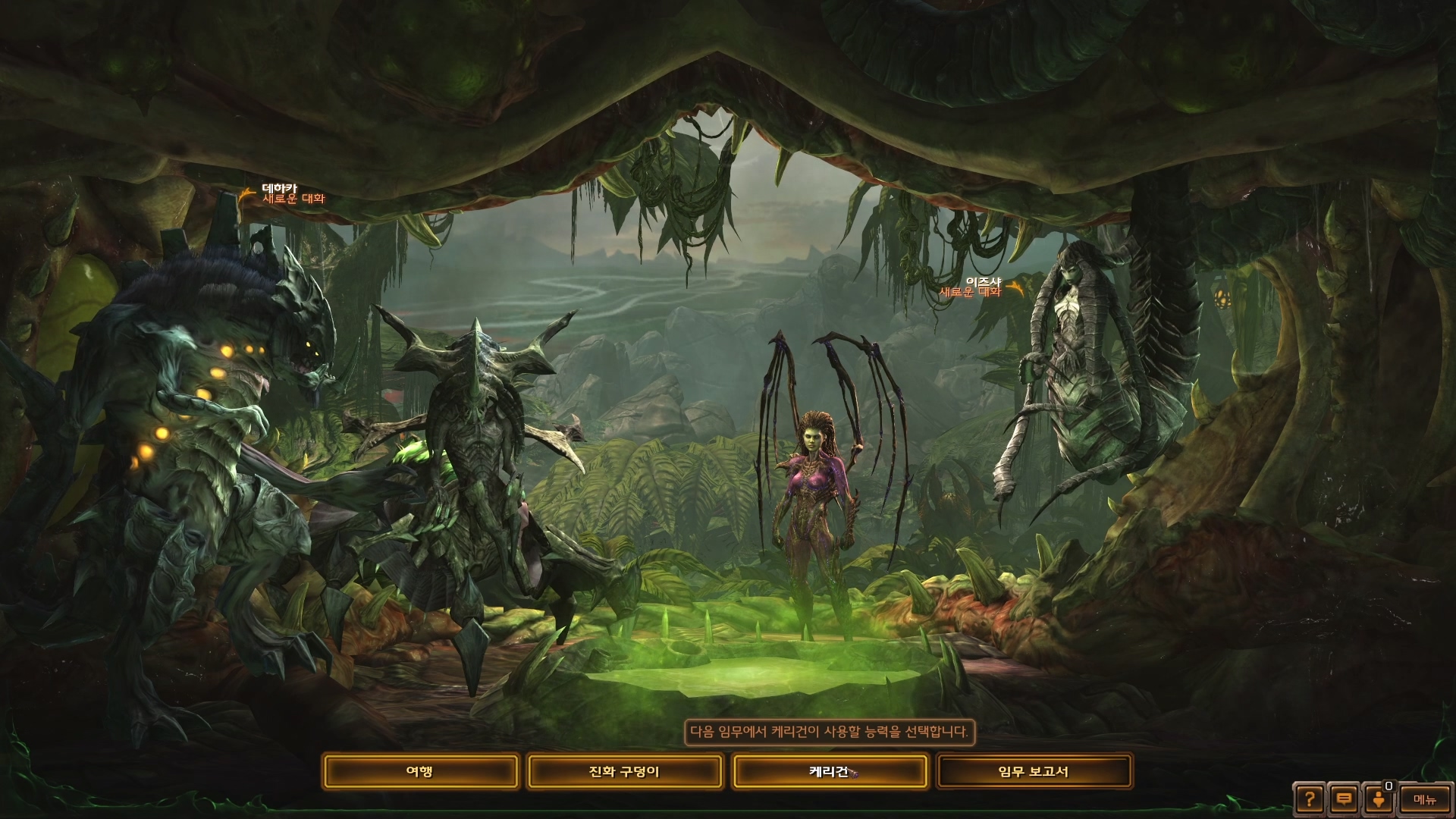
Task: Select the 케리건 abilities button
Action: coord(829,772)
